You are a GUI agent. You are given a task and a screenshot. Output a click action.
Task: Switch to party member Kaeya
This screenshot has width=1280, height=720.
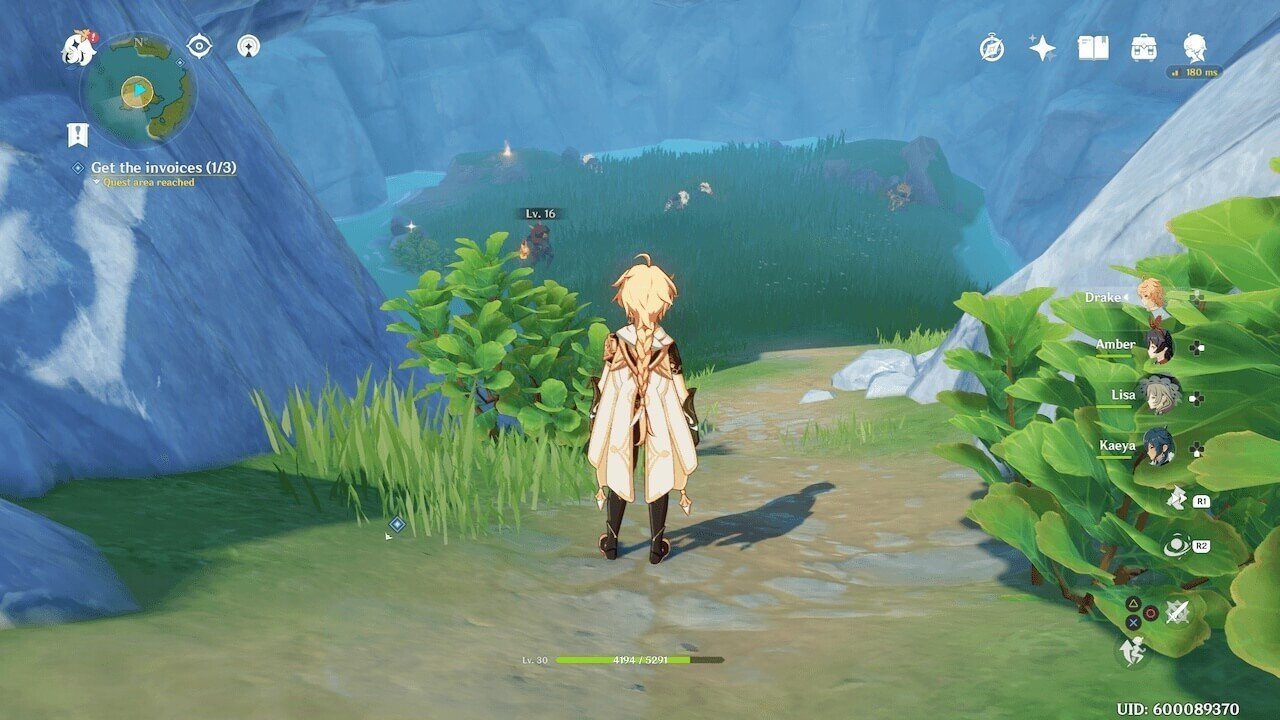[x=1159, y=446]
